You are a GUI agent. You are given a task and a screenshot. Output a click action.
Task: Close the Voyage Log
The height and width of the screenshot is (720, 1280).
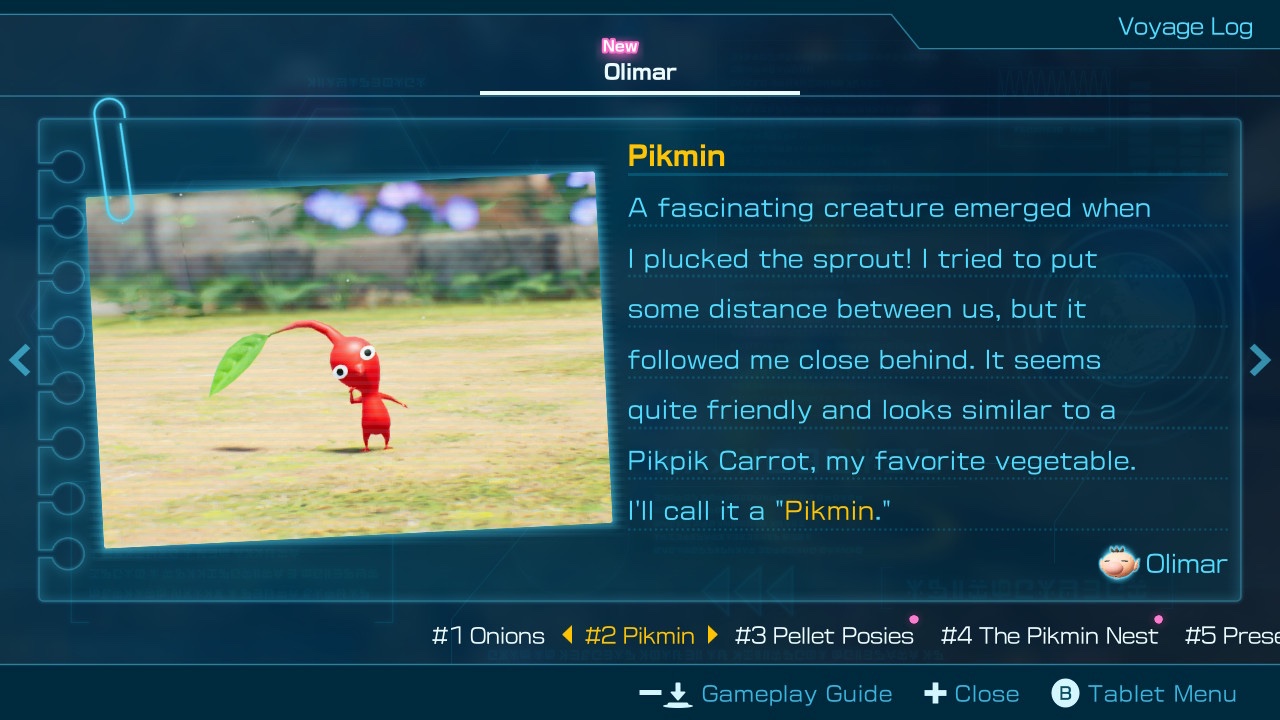[x=971, y=694]
